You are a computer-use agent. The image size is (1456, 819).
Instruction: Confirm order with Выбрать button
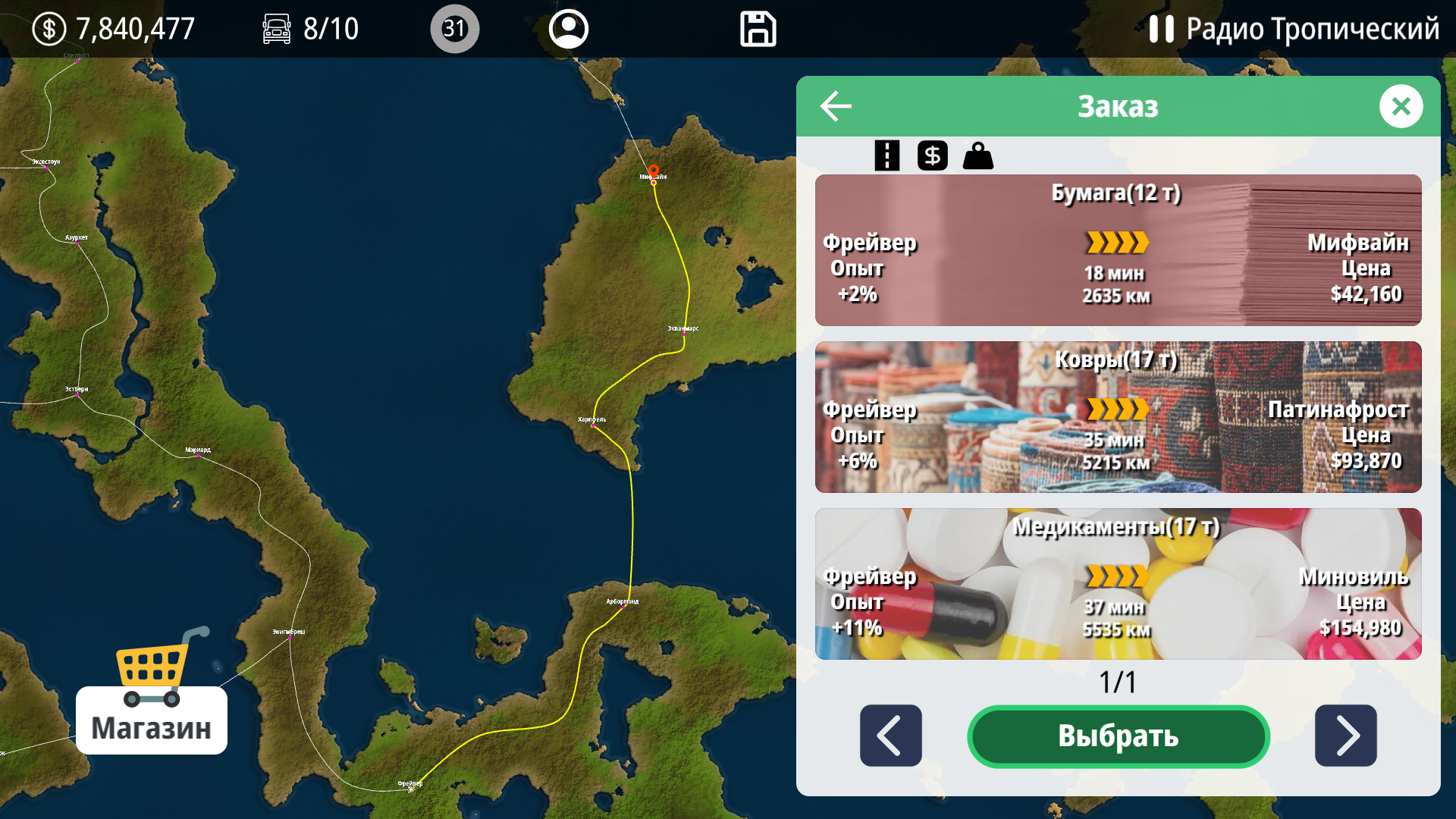pos(1118,736)
